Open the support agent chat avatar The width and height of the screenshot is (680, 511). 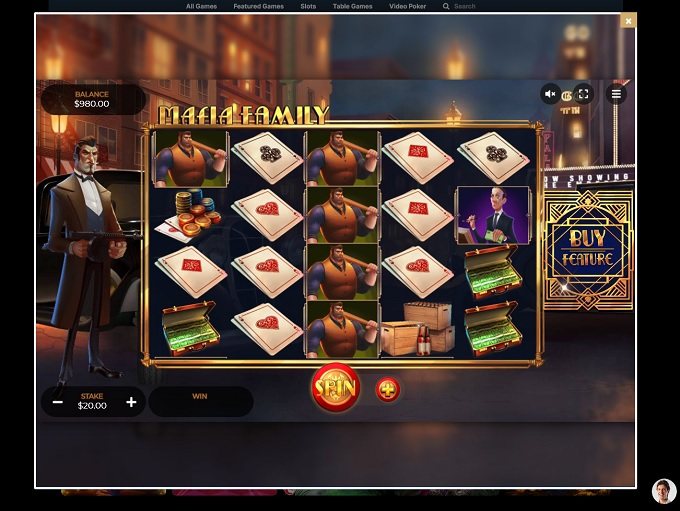[x=664, y=491]
